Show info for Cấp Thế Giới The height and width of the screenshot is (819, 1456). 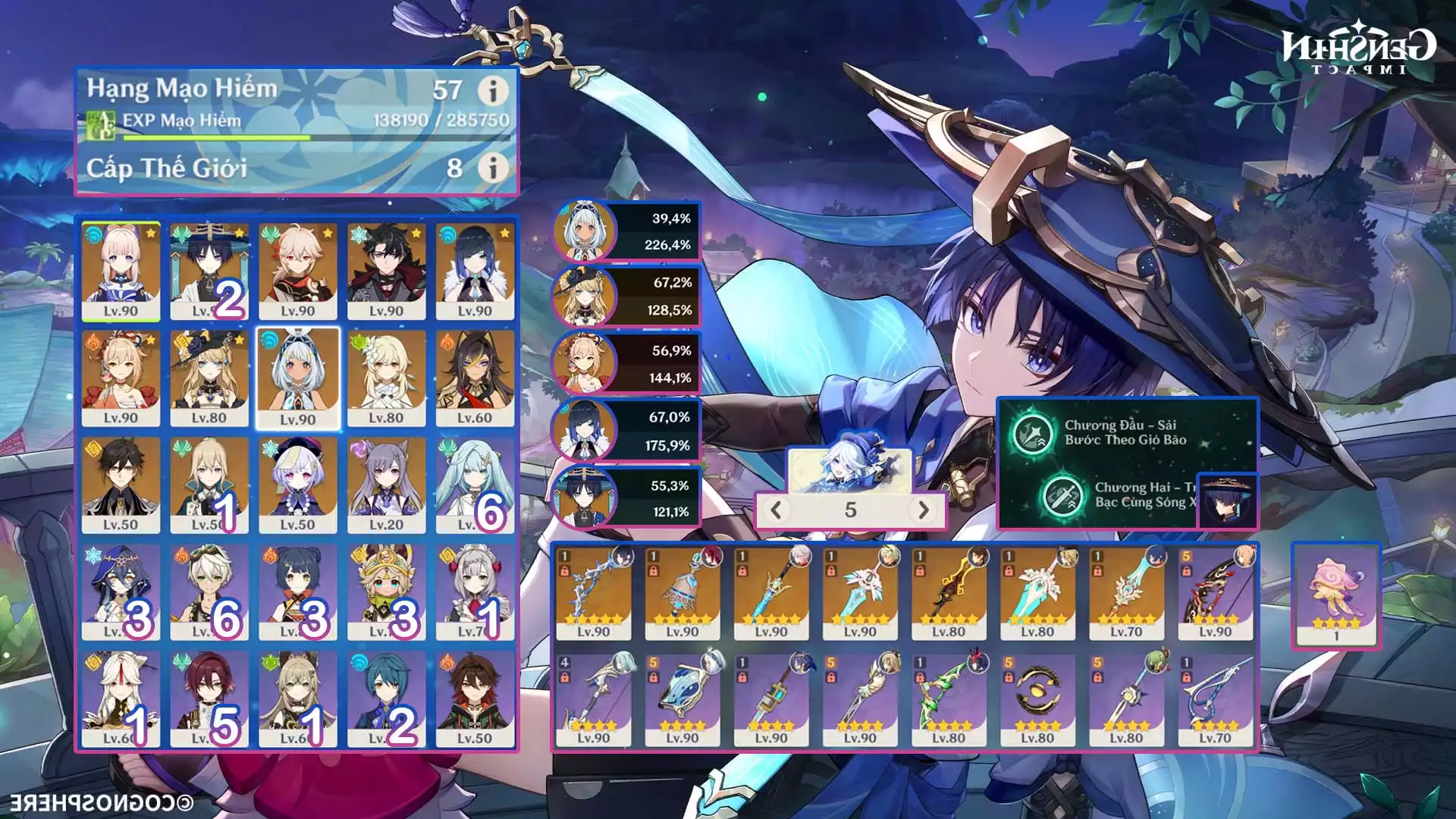pyautogui.click(x=492, y=168)
